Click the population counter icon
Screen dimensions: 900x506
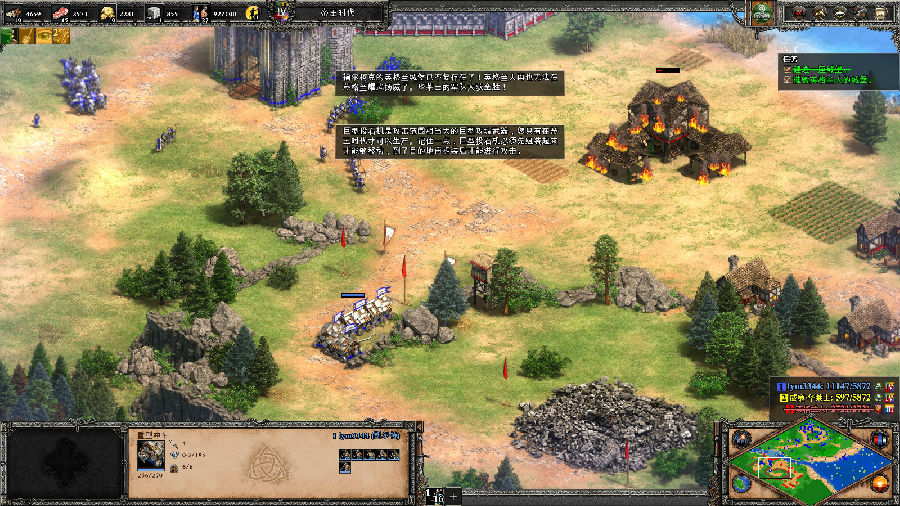tap(200, 13)
